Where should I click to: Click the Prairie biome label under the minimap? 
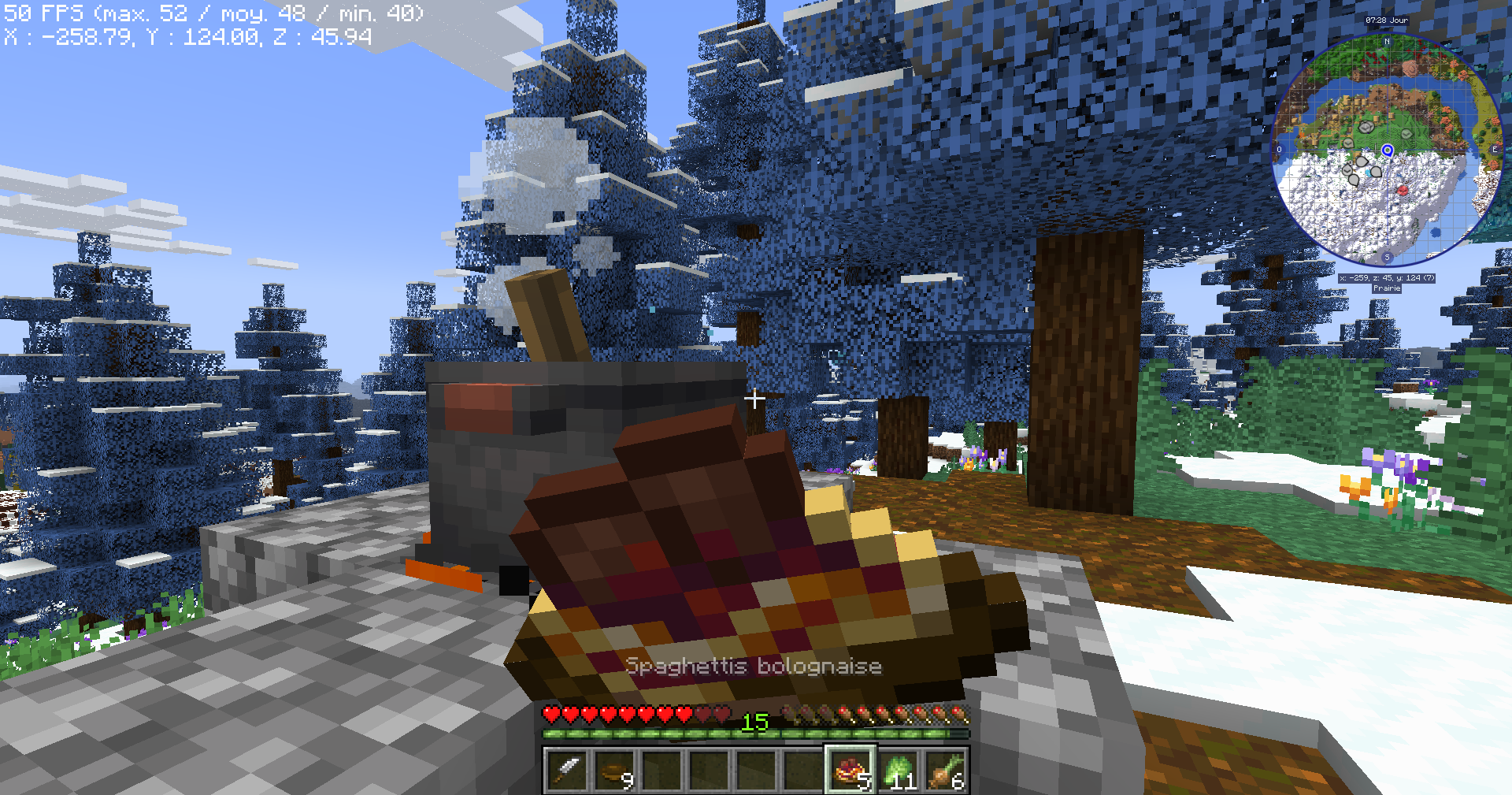[1387, 288]
